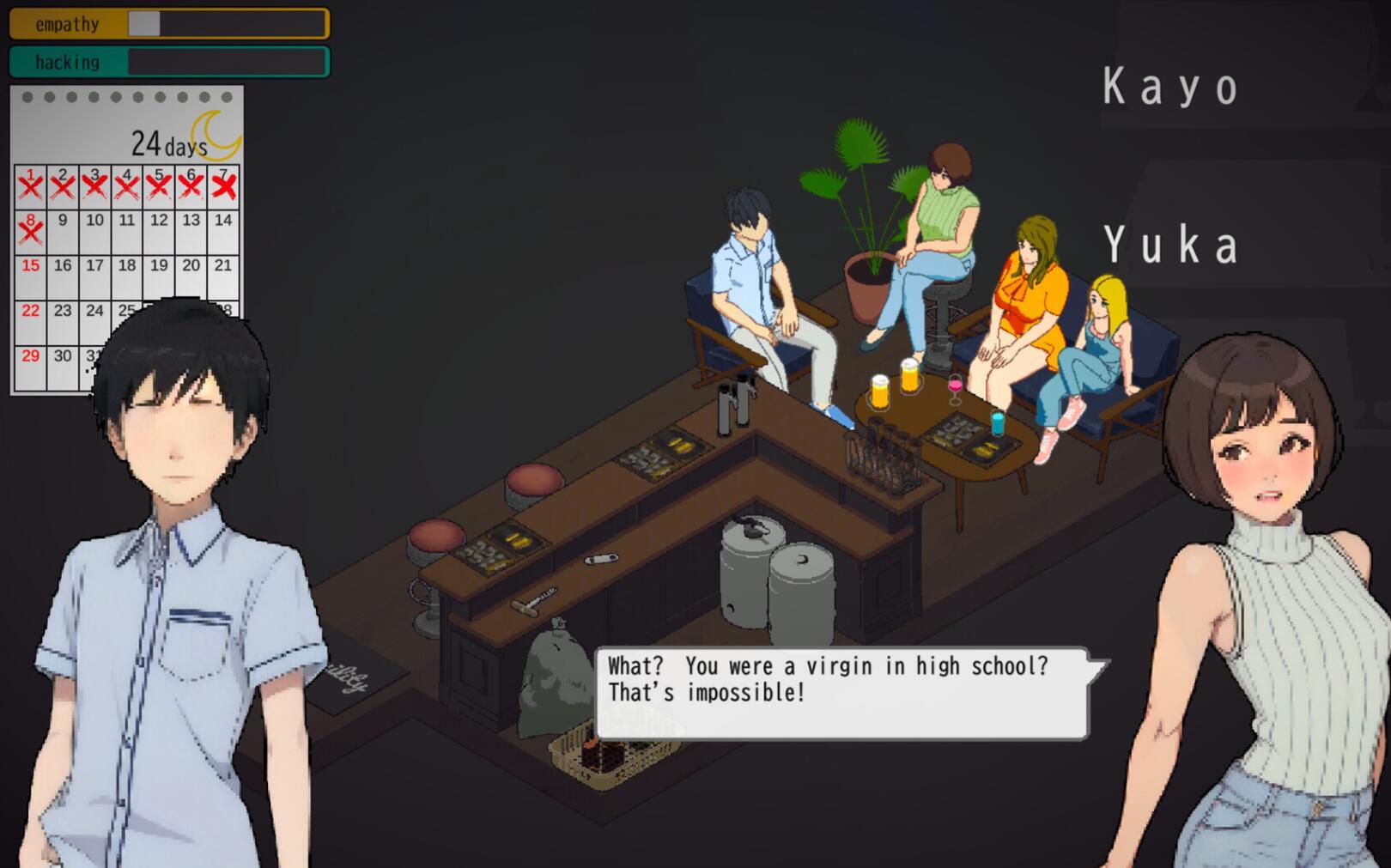The image size is (1391, 868).
Task: Select the Yuka name label
Action: point(1170,245)
